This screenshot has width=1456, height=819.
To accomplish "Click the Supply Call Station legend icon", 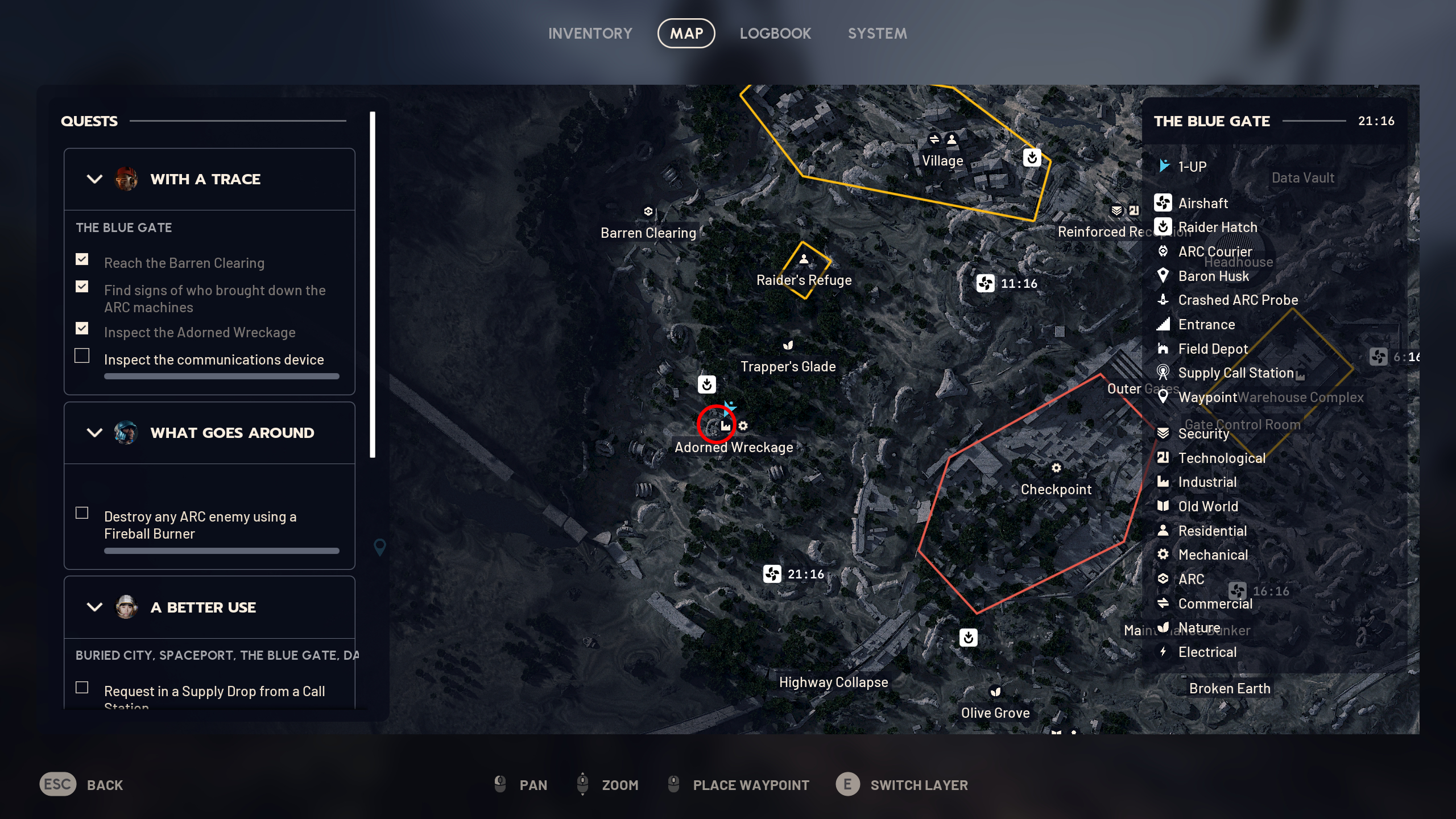I will tap(1164, 373).
